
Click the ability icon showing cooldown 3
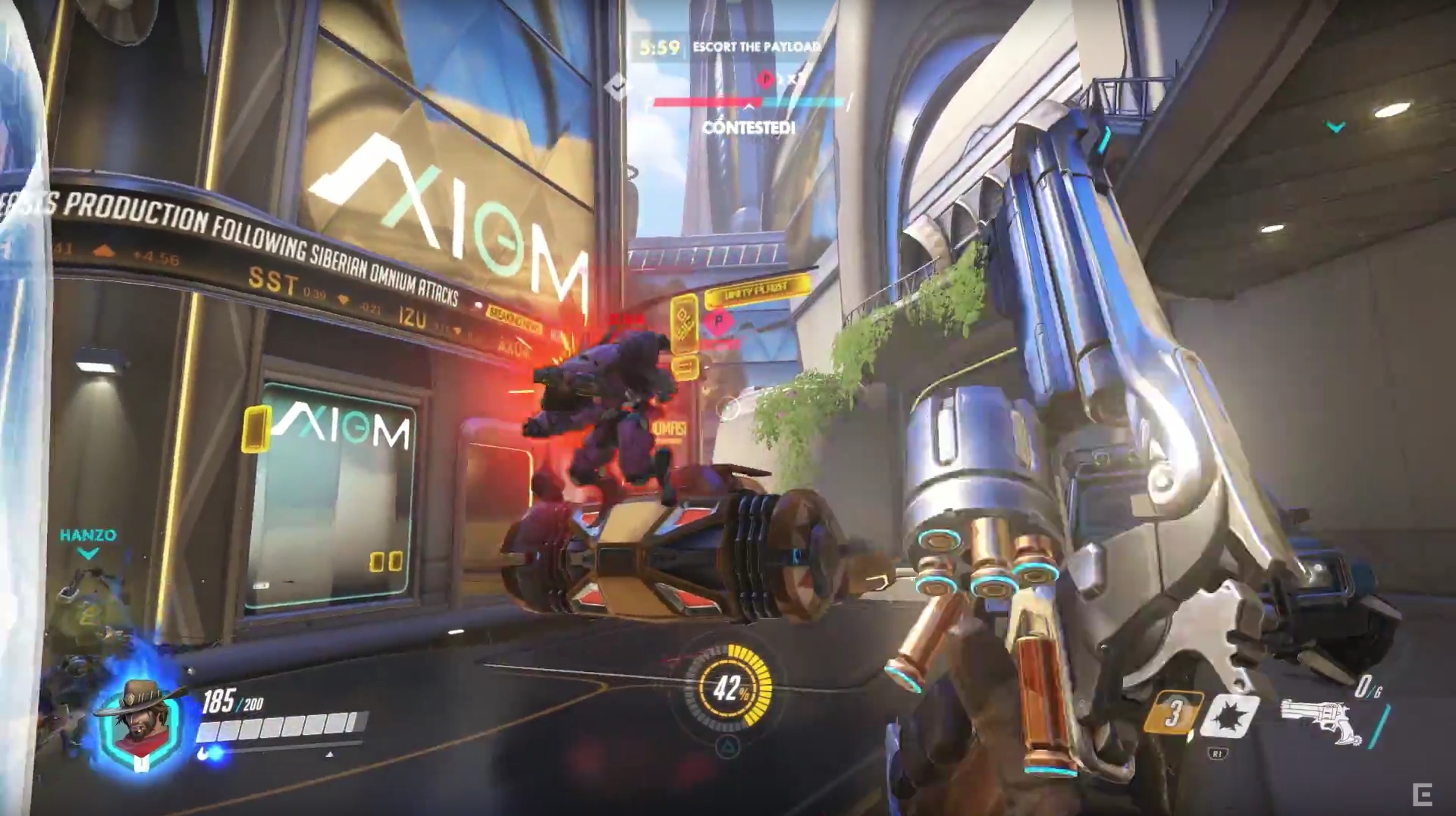pos(1172,713)
